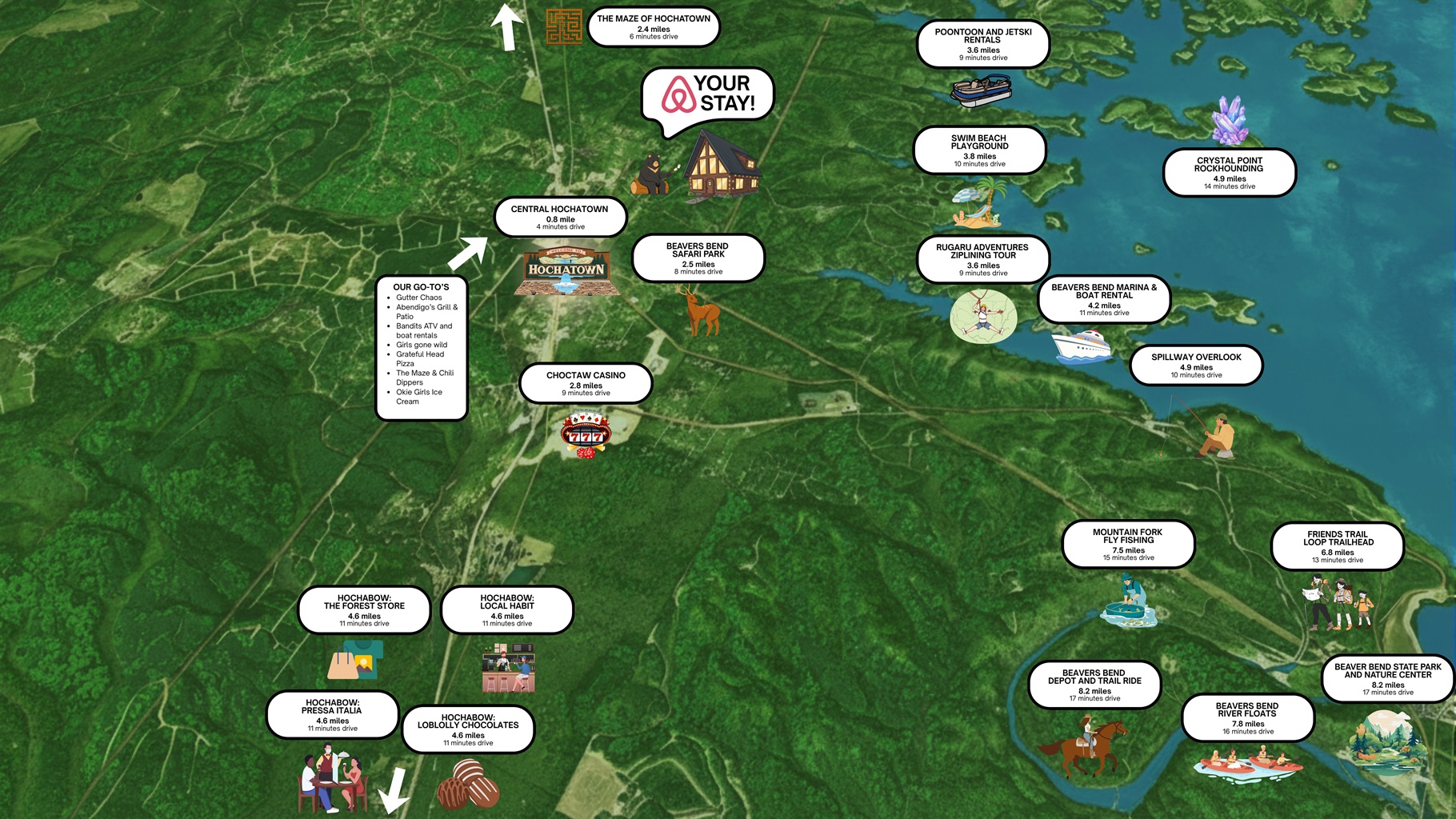Open the Our Go-To's list box
Image resolution: width=1456 pixels, height=819 pixels.
coord(422,348)
